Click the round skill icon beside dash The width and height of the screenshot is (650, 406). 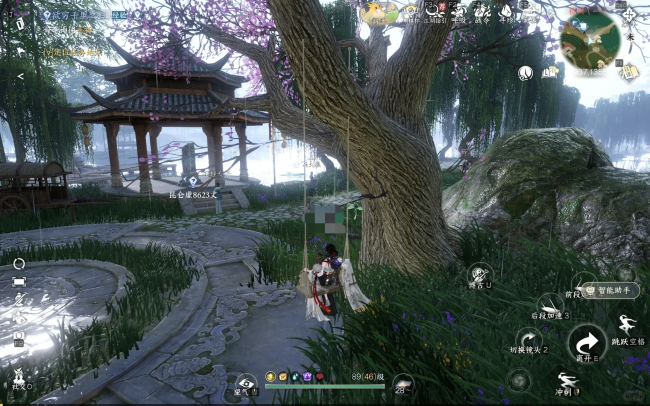pos(518,380)
